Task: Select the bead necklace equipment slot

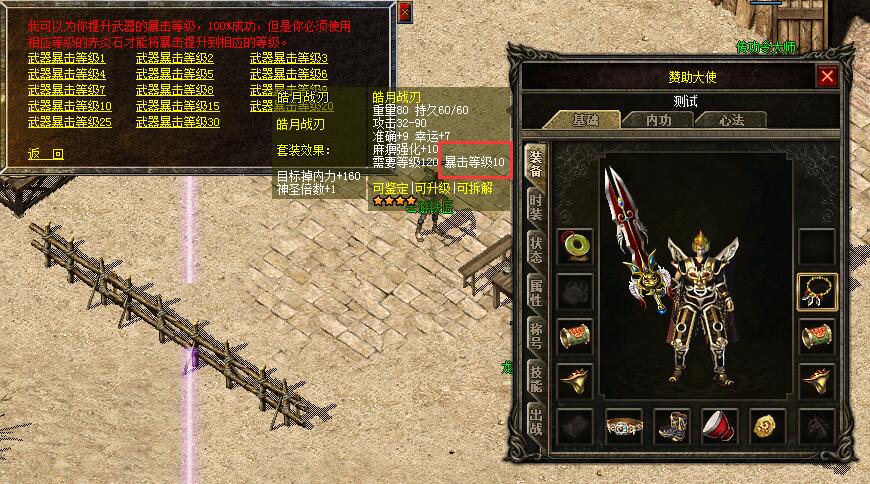Action: click(817, 291)
